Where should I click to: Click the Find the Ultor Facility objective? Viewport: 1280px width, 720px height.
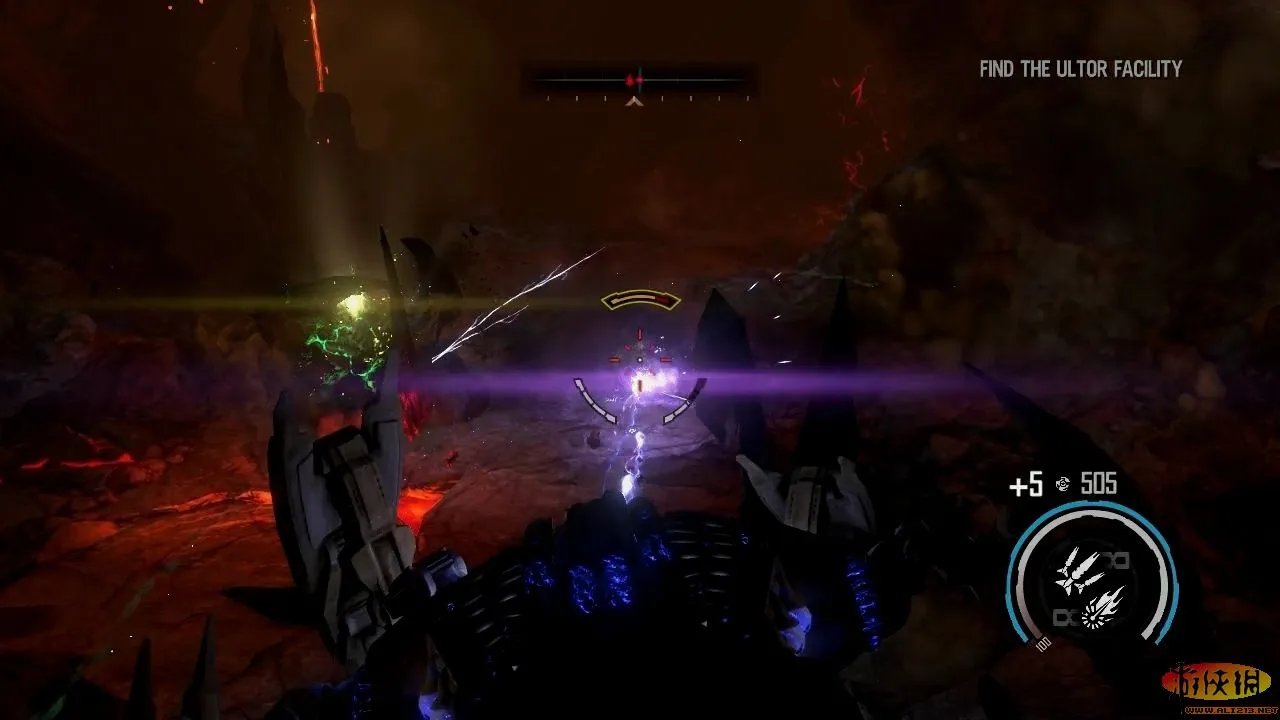(1080, 69)
